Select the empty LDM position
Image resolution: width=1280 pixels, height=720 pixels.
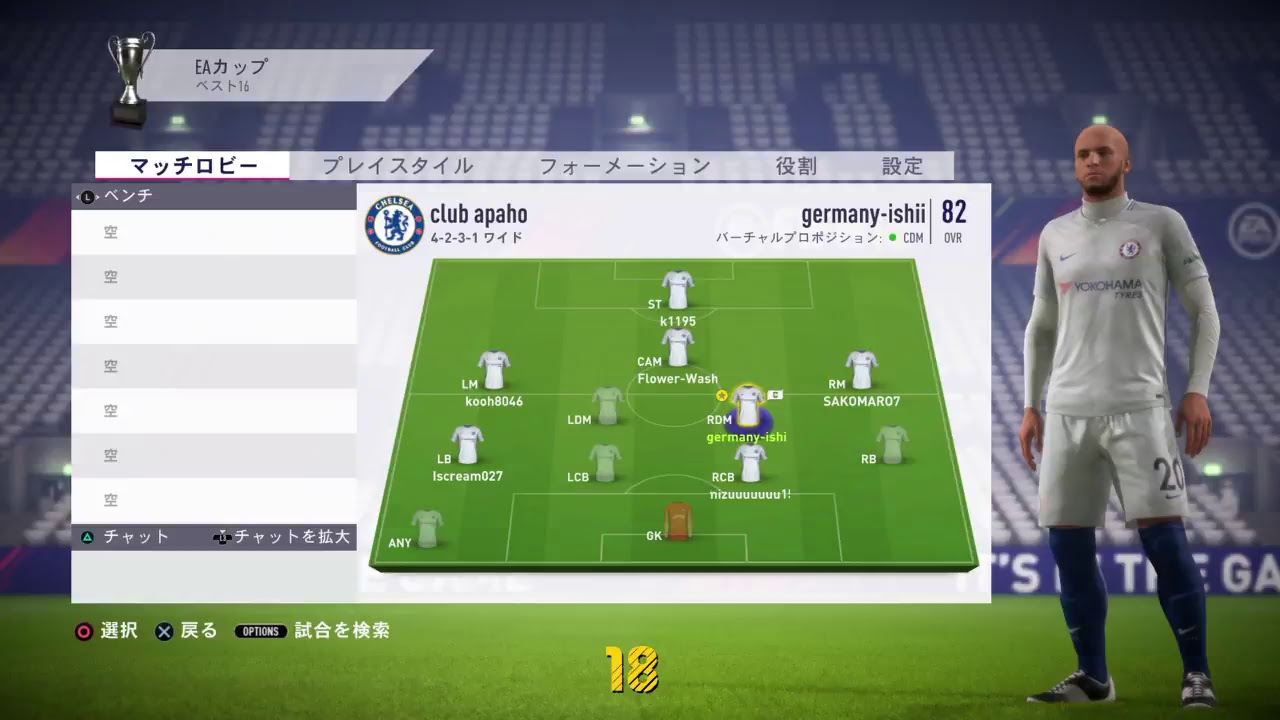tap(607, 406)
